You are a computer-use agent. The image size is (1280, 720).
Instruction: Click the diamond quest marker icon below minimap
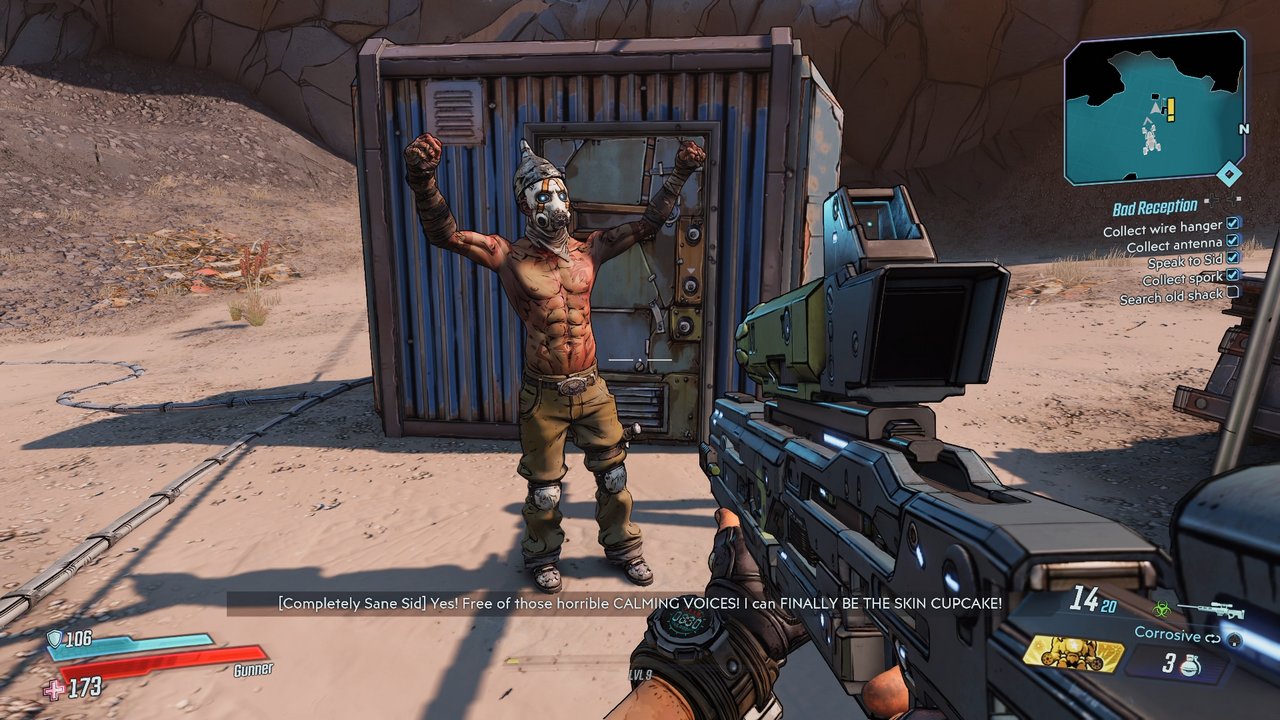[1230, 175]
